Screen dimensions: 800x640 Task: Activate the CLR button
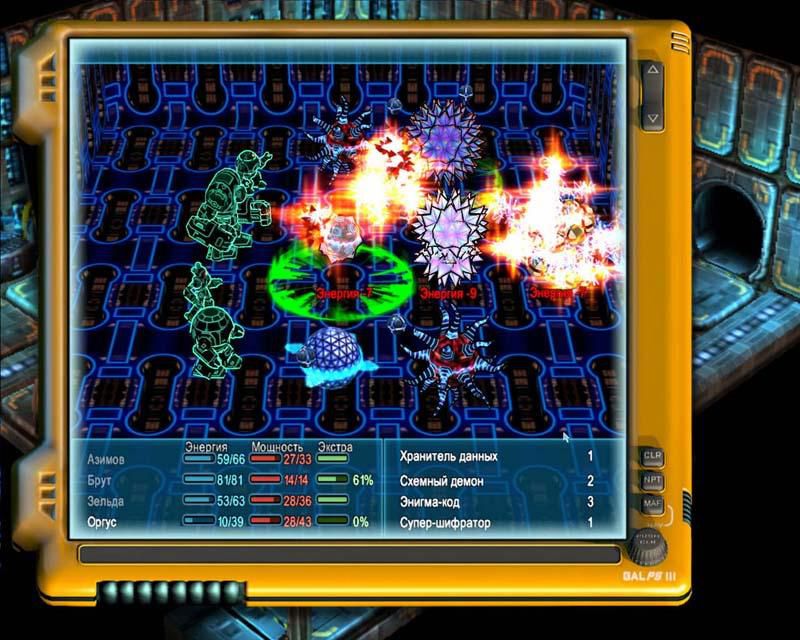point(652,456)
